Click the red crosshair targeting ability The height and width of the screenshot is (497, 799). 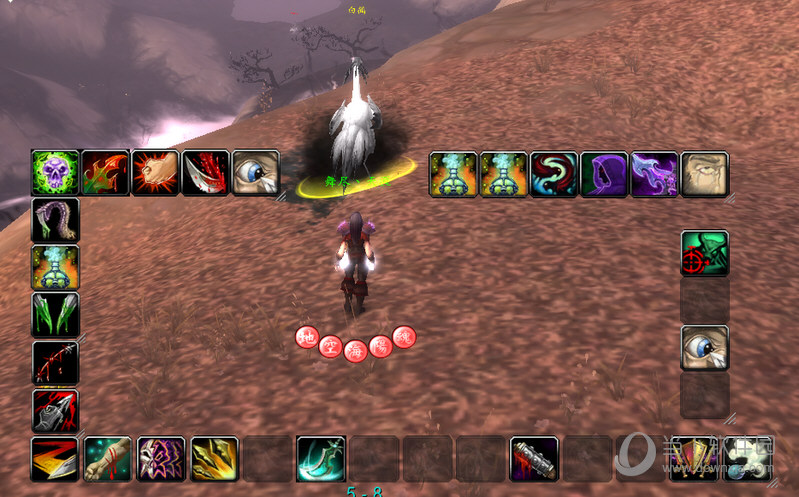[x=704, y=254]
